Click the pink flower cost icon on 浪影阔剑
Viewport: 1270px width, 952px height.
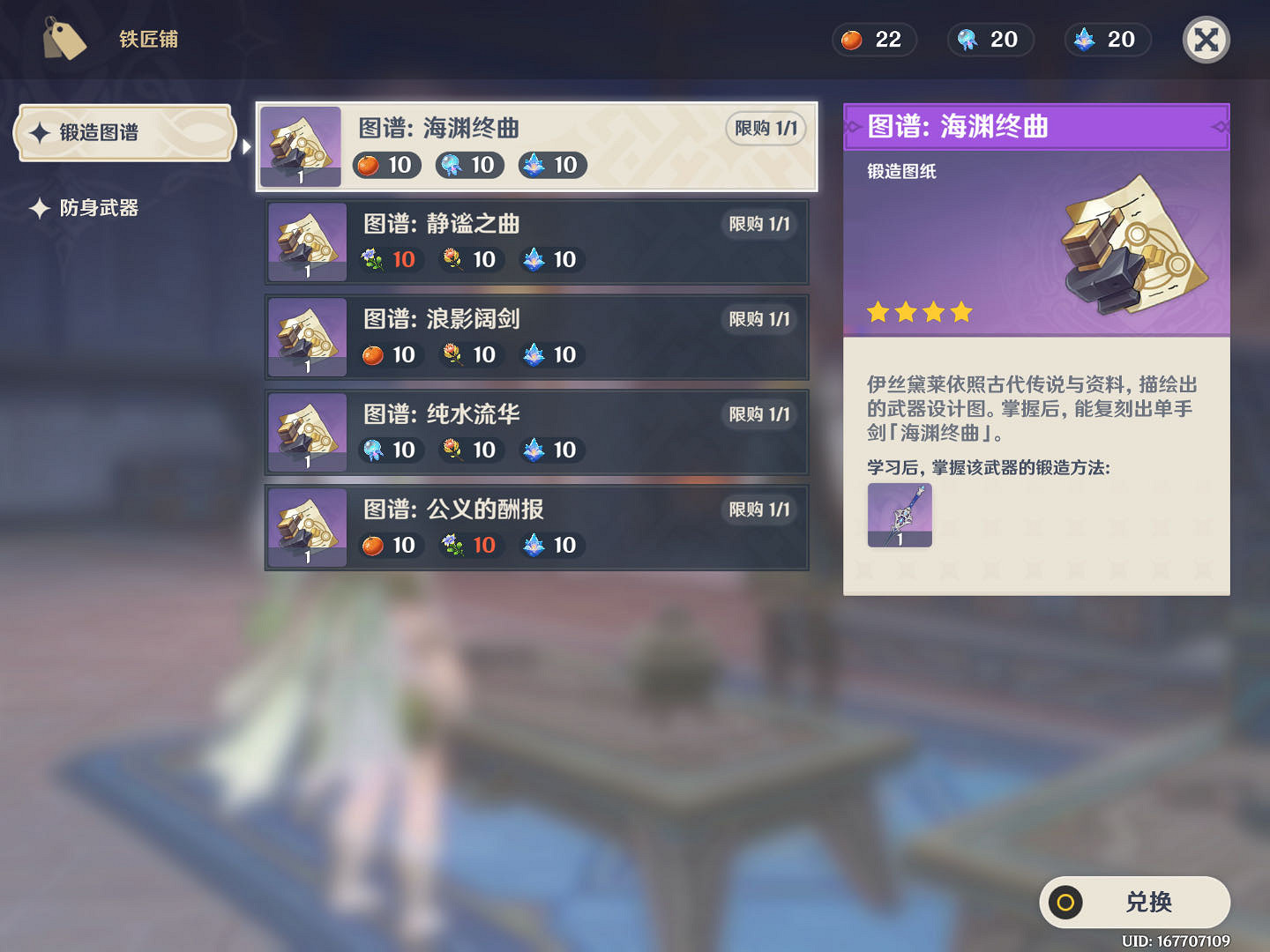(x=452, y=354)
